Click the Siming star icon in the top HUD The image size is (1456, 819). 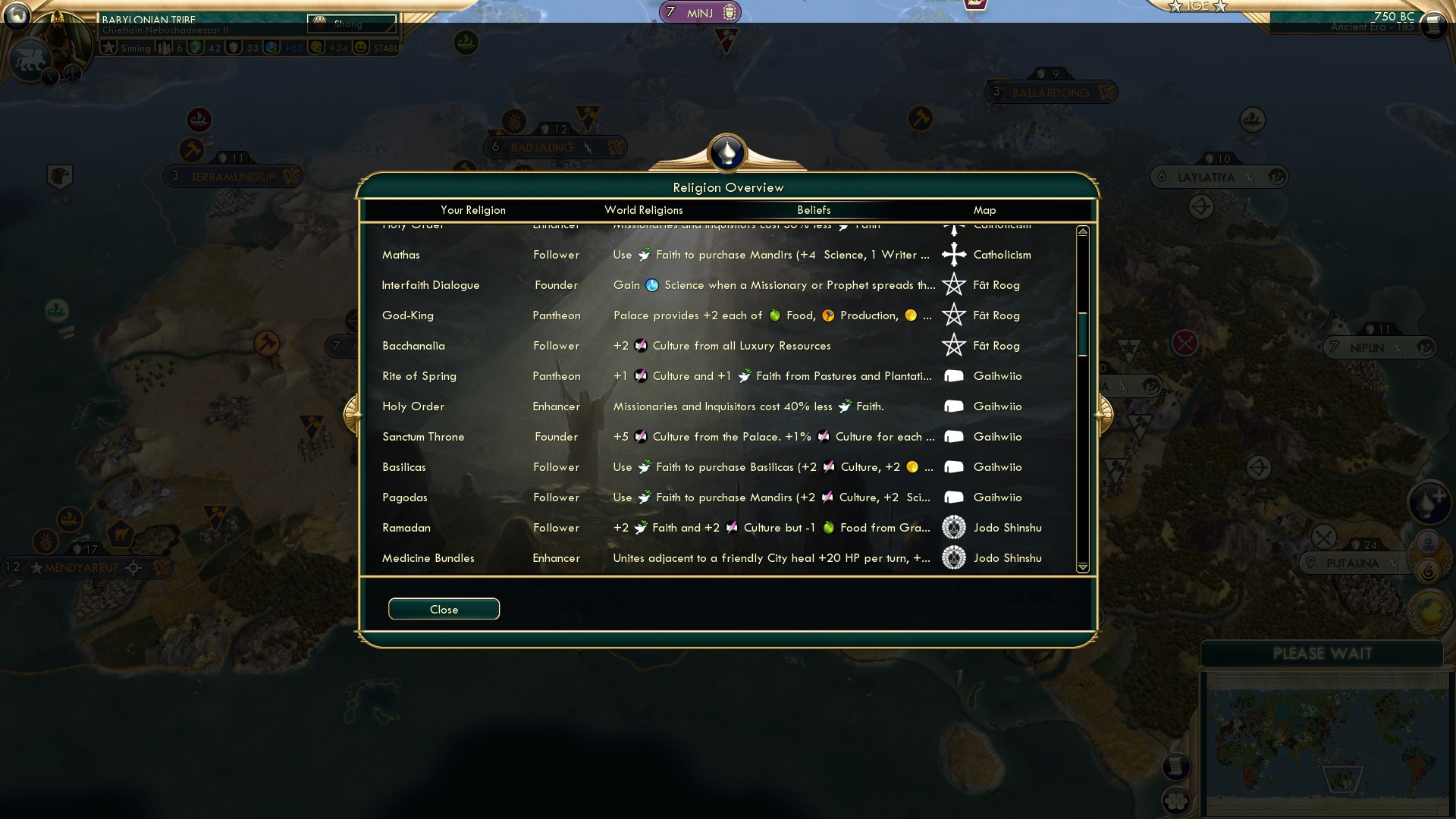click(108, 48)
